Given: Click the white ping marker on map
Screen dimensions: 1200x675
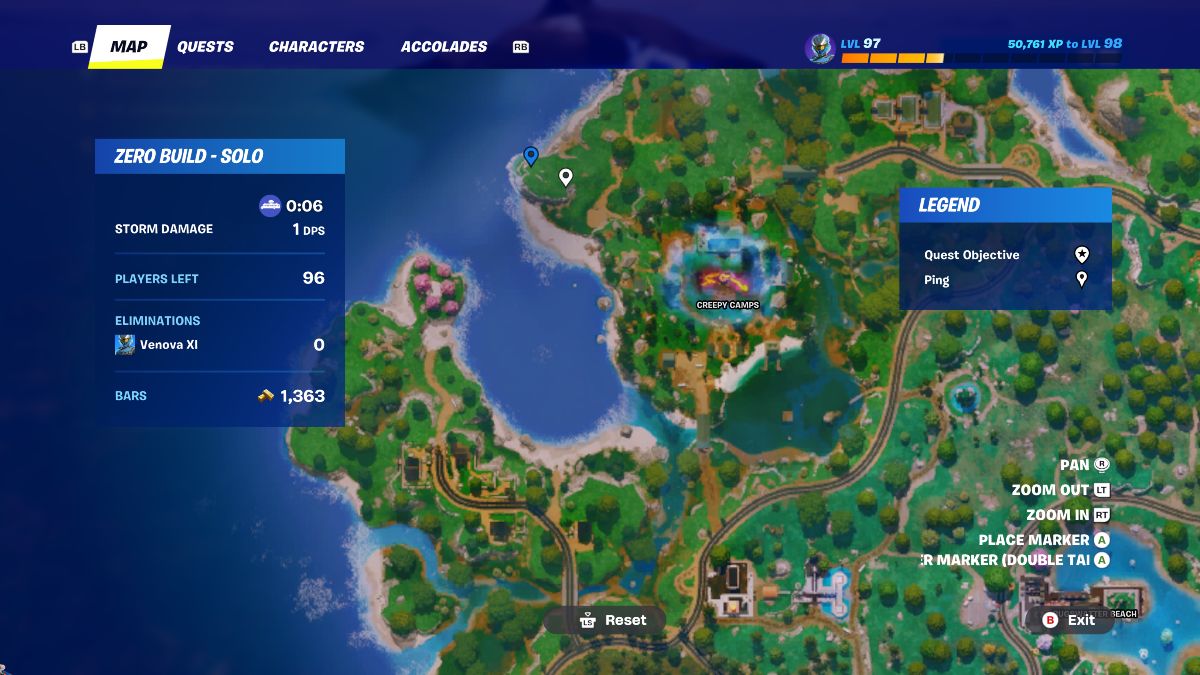Looking at the screenshot, I should [565, 177].
